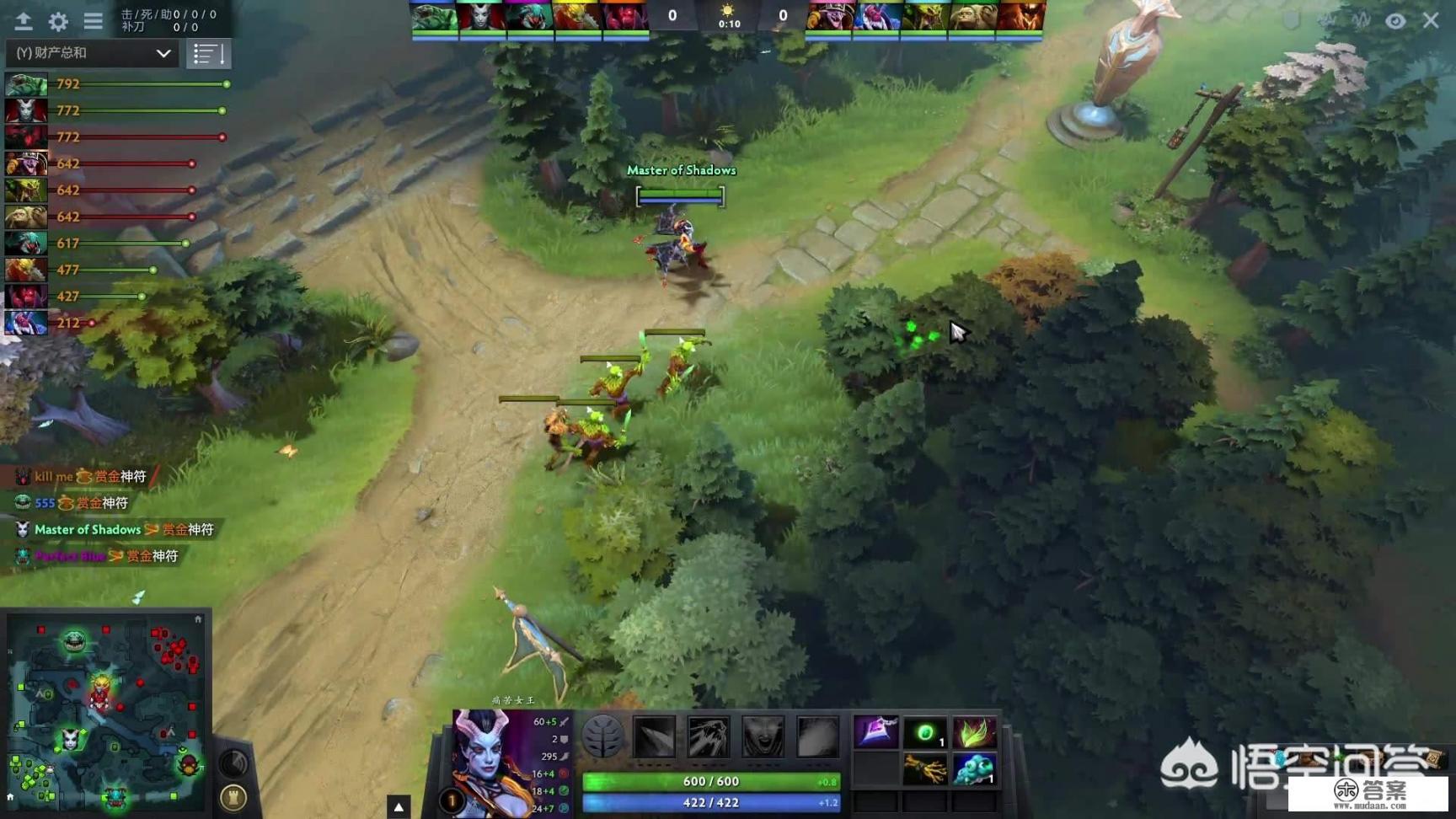Expand the arrow panel beside hero portrait
This screenshot has height=819, width=1456.
click(x=399, y=806)
